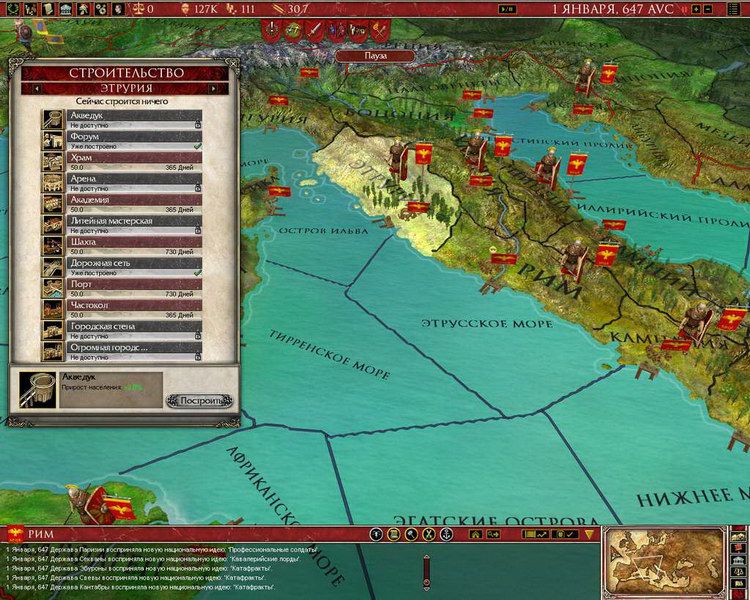Select Частокол (Palisade) for construction

point(134,307)
